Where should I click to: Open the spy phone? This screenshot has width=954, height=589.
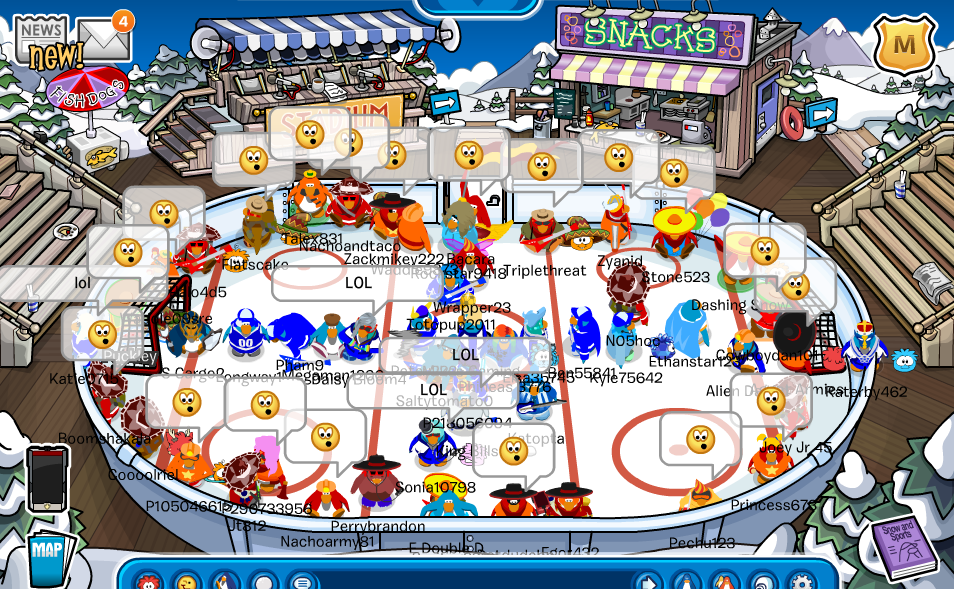pyautogui.click(x=48, y=480)
